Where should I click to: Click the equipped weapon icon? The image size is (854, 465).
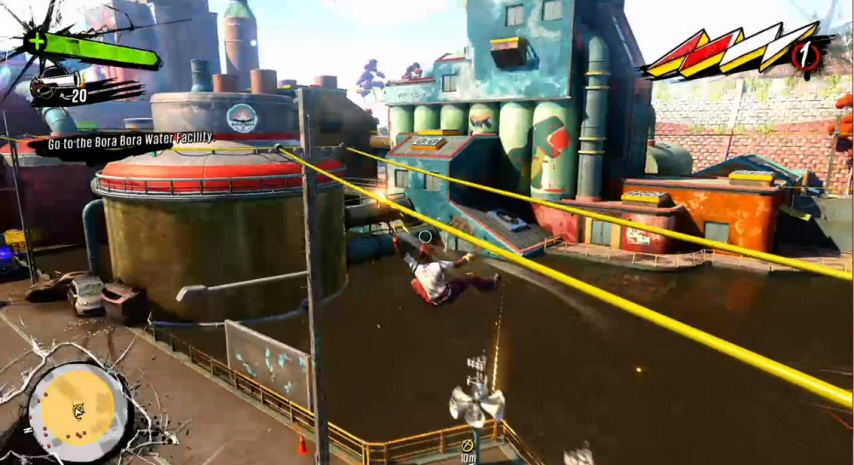coord(52,88)
